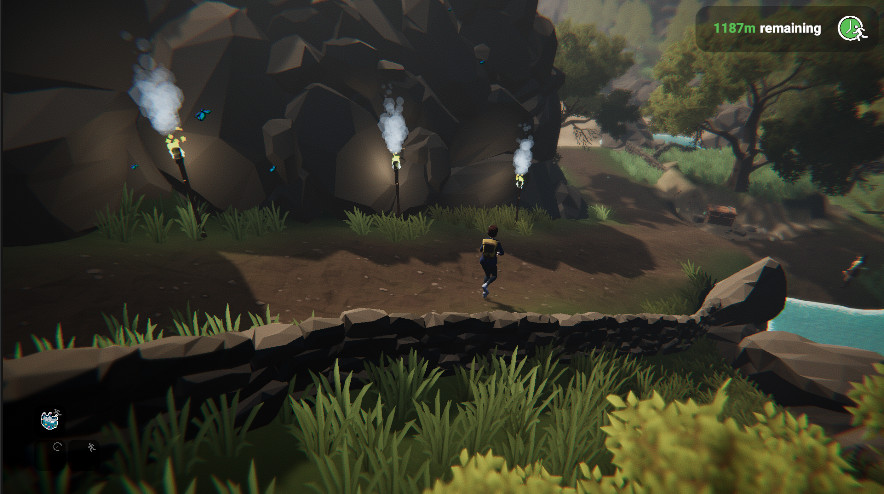Viewport: 884px width, 494px height.
Task: Click the green clock-and-runner objective icon
Action: click(x=851, y=28)
